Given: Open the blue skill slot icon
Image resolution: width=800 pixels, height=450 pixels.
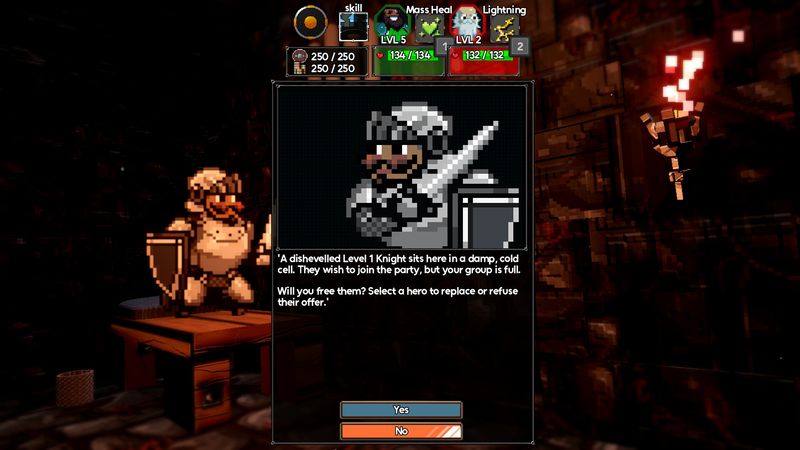Looking at the screenshot, I should coord(353,26).
